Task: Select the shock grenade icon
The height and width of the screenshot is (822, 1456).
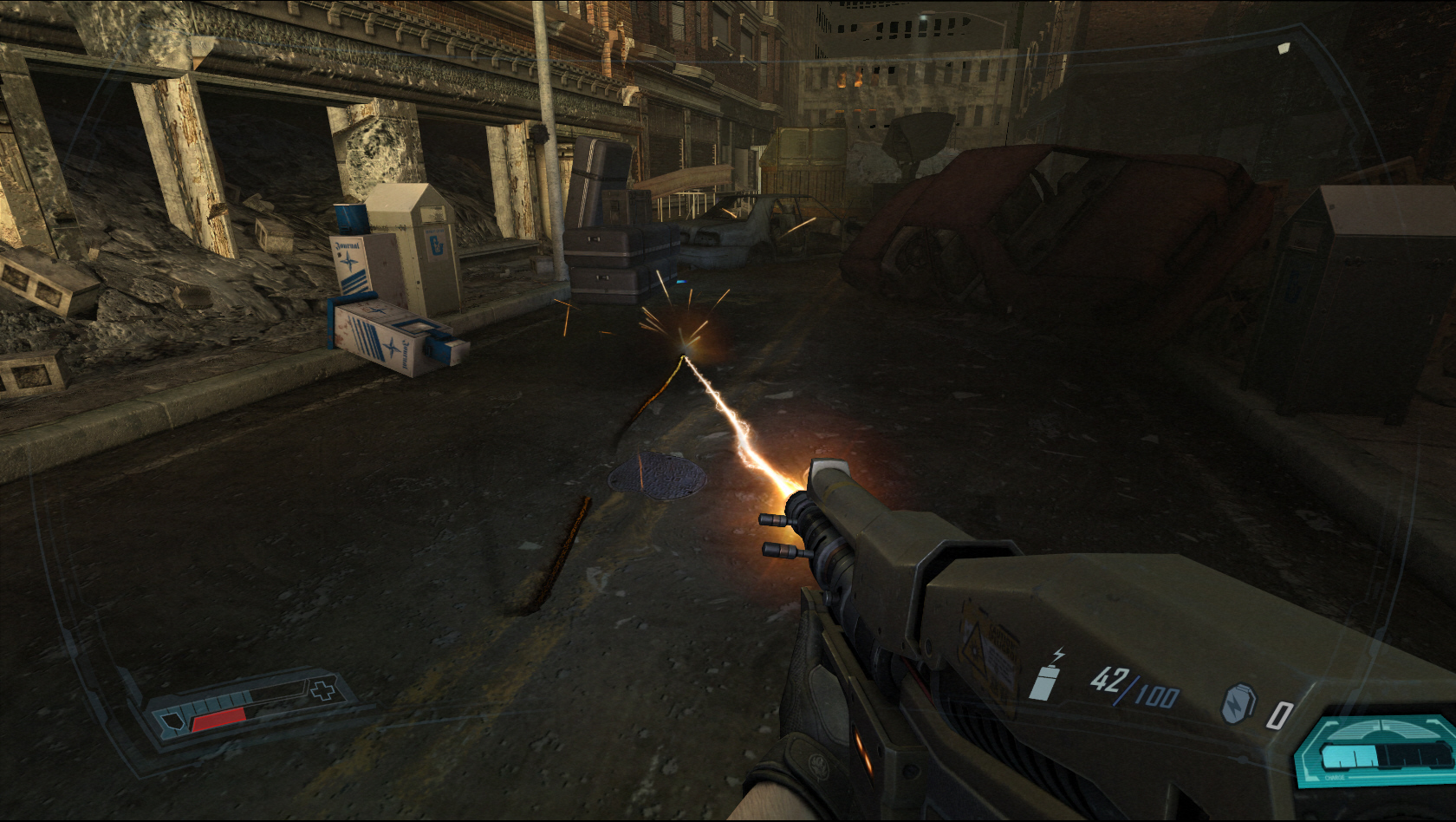Action: click(1237, 703)
